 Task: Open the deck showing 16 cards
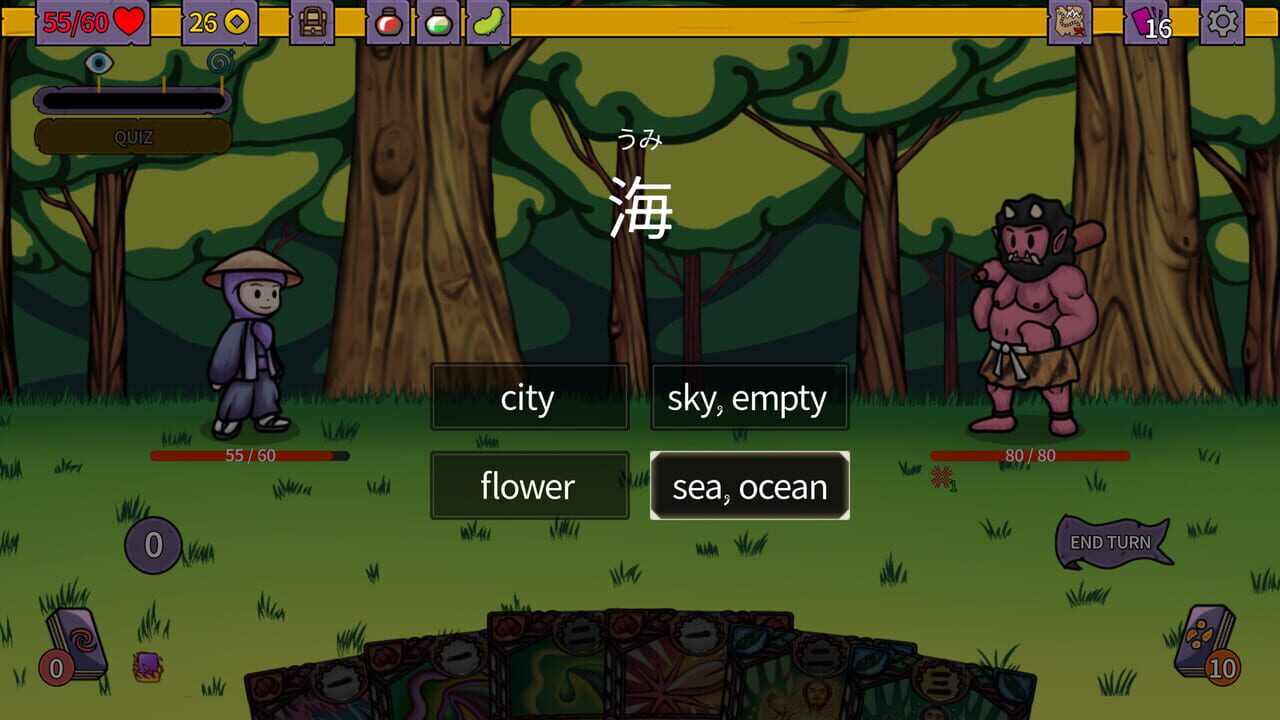[x=1146, y=22]
